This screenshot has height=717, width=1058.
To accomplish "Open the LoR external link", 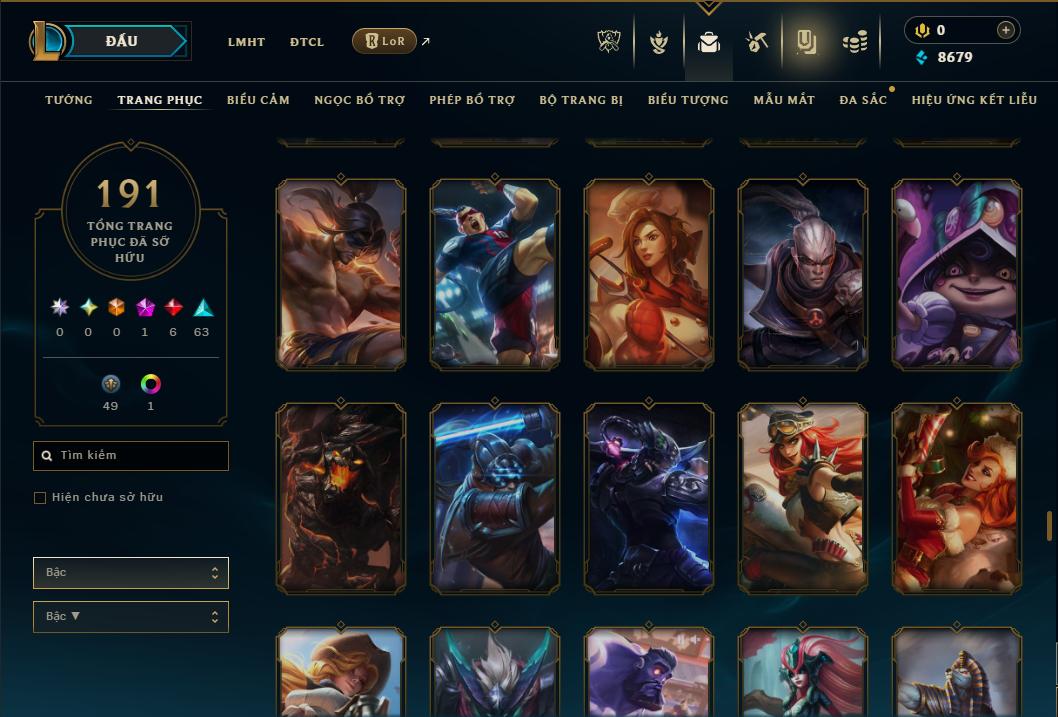I will coord(385,41).
